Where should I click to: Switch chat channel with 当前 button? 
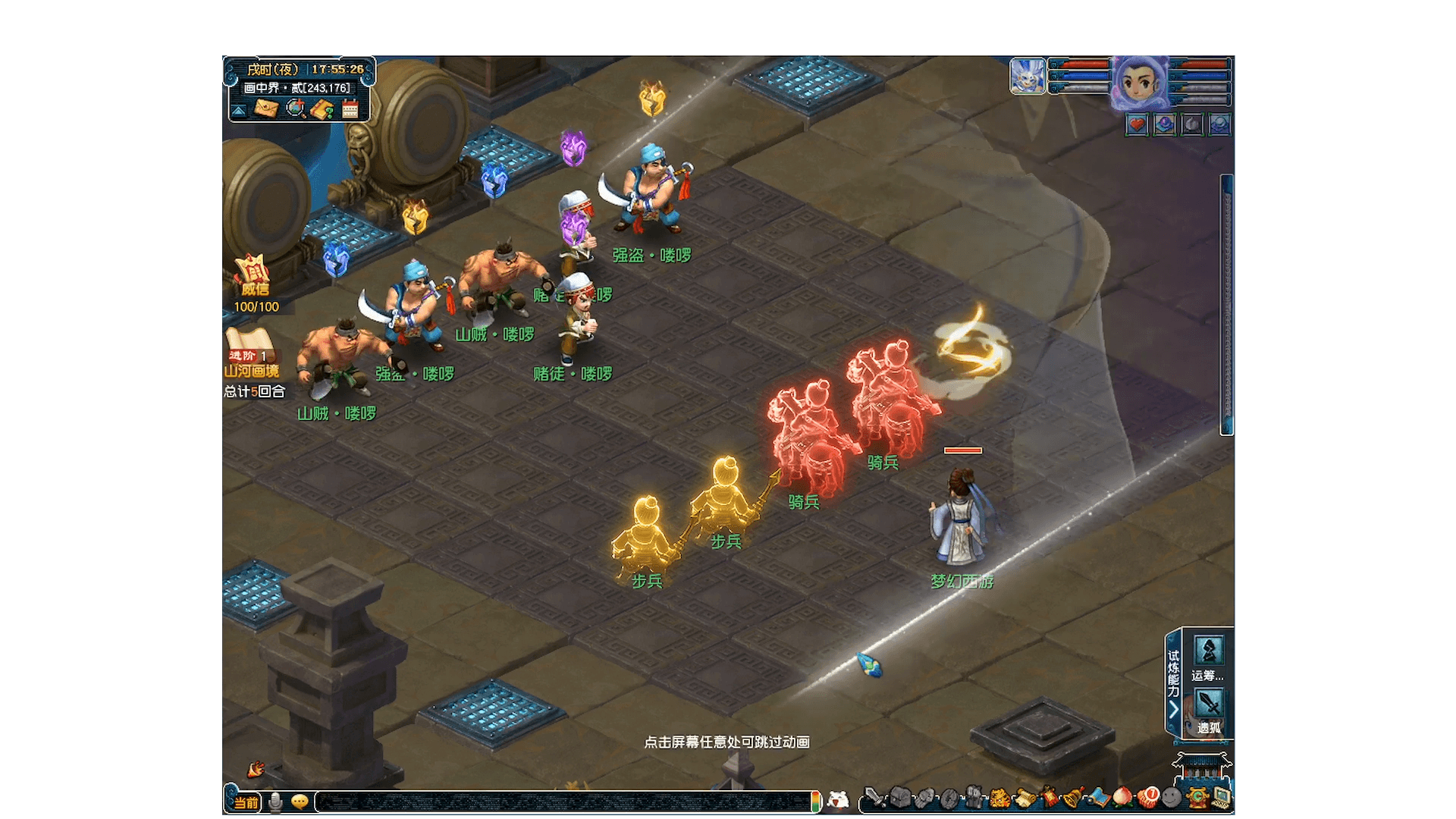(245, 802)
